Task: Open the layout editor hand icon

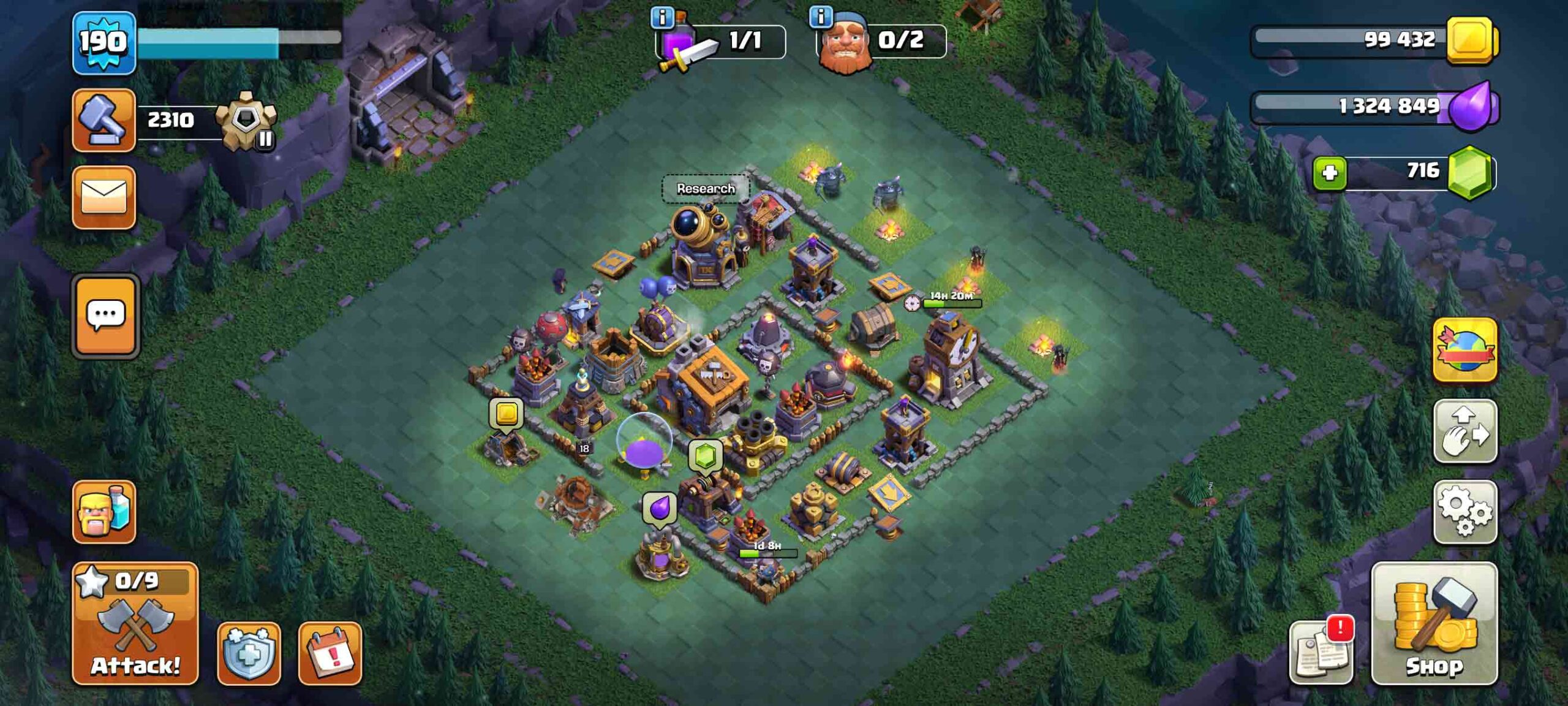Action: (1464, 431)
